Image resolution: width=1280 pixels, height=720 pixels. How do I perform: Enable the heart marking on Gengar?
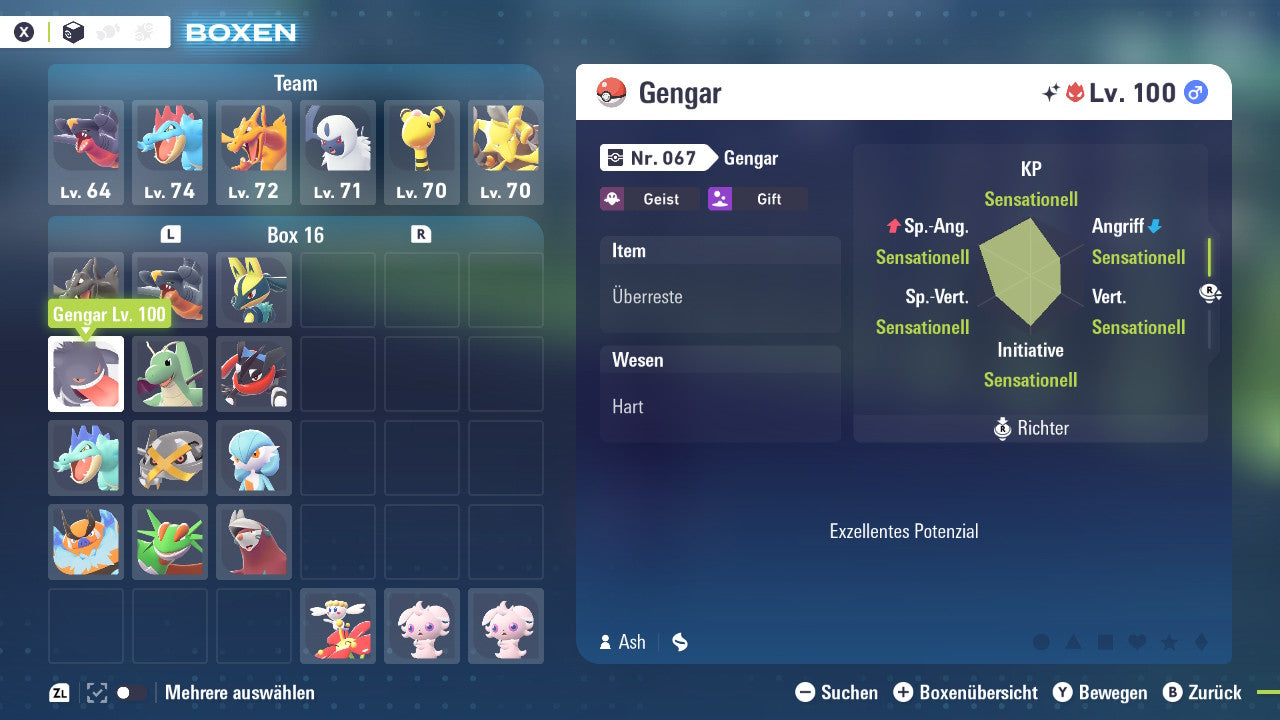[x=1136, y=641]
